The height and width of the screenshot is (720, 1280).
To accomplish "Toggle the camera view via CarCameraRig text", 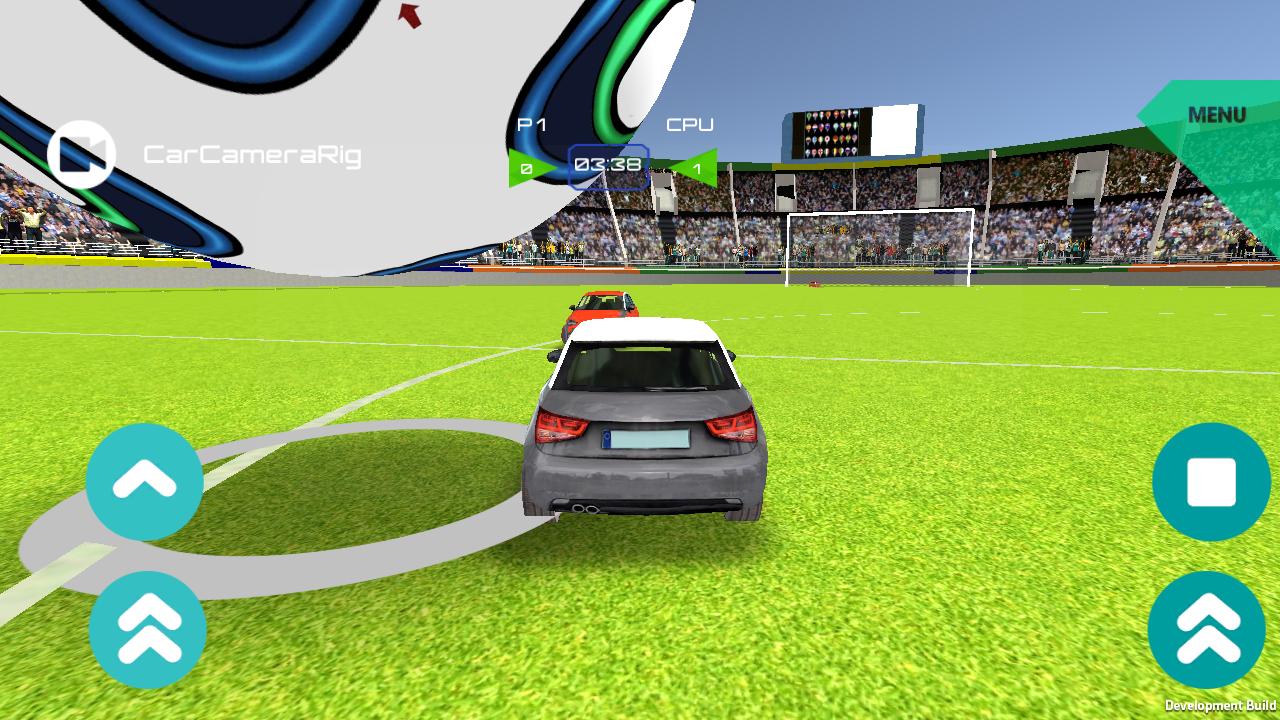I will [252, 152].
